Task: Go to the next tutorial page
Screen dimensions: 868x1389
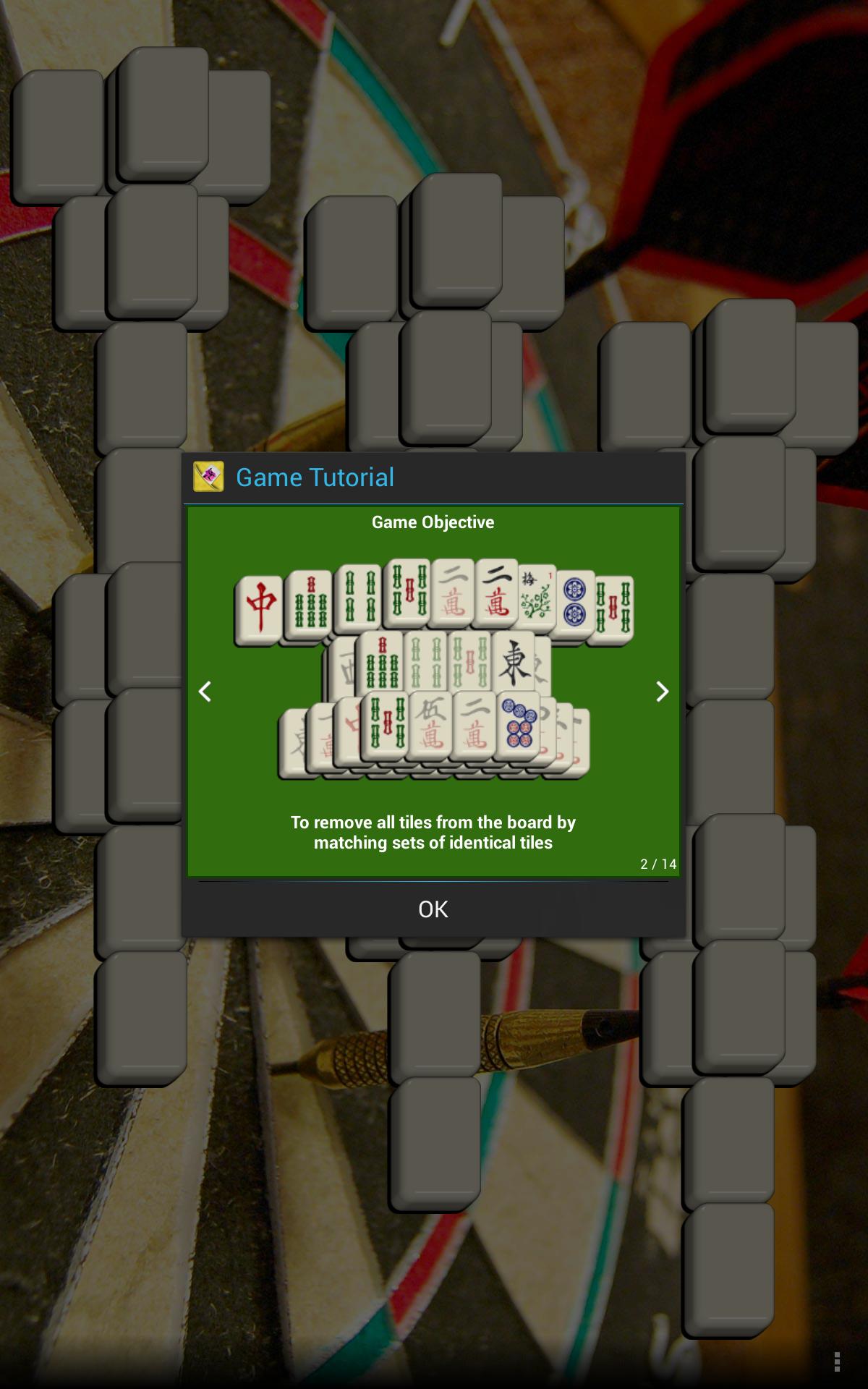Action: pyautogui.click(x=662, y=692)
